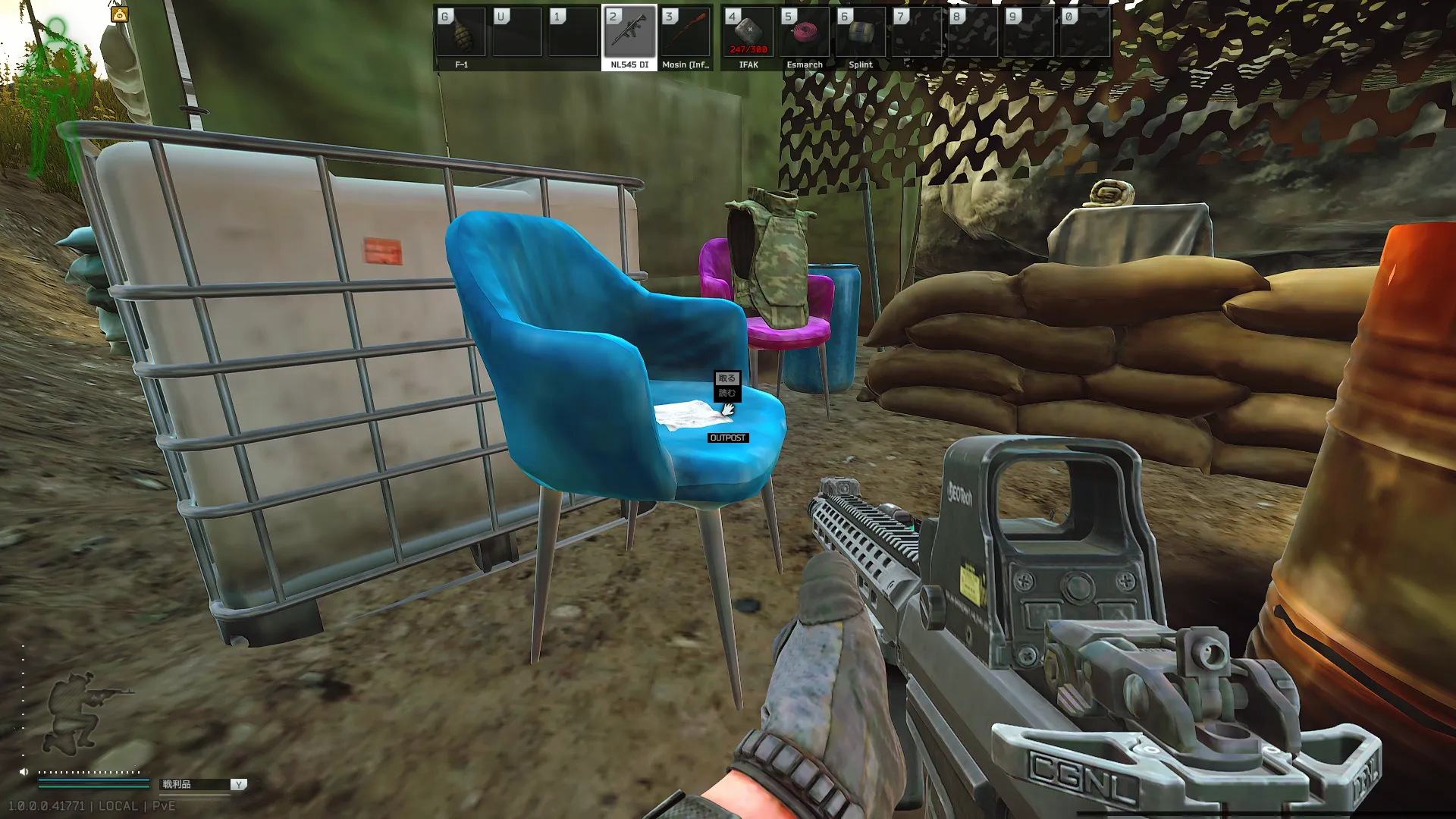
Task: Click the green body health silhouette
Action: [x=57, y=99]
